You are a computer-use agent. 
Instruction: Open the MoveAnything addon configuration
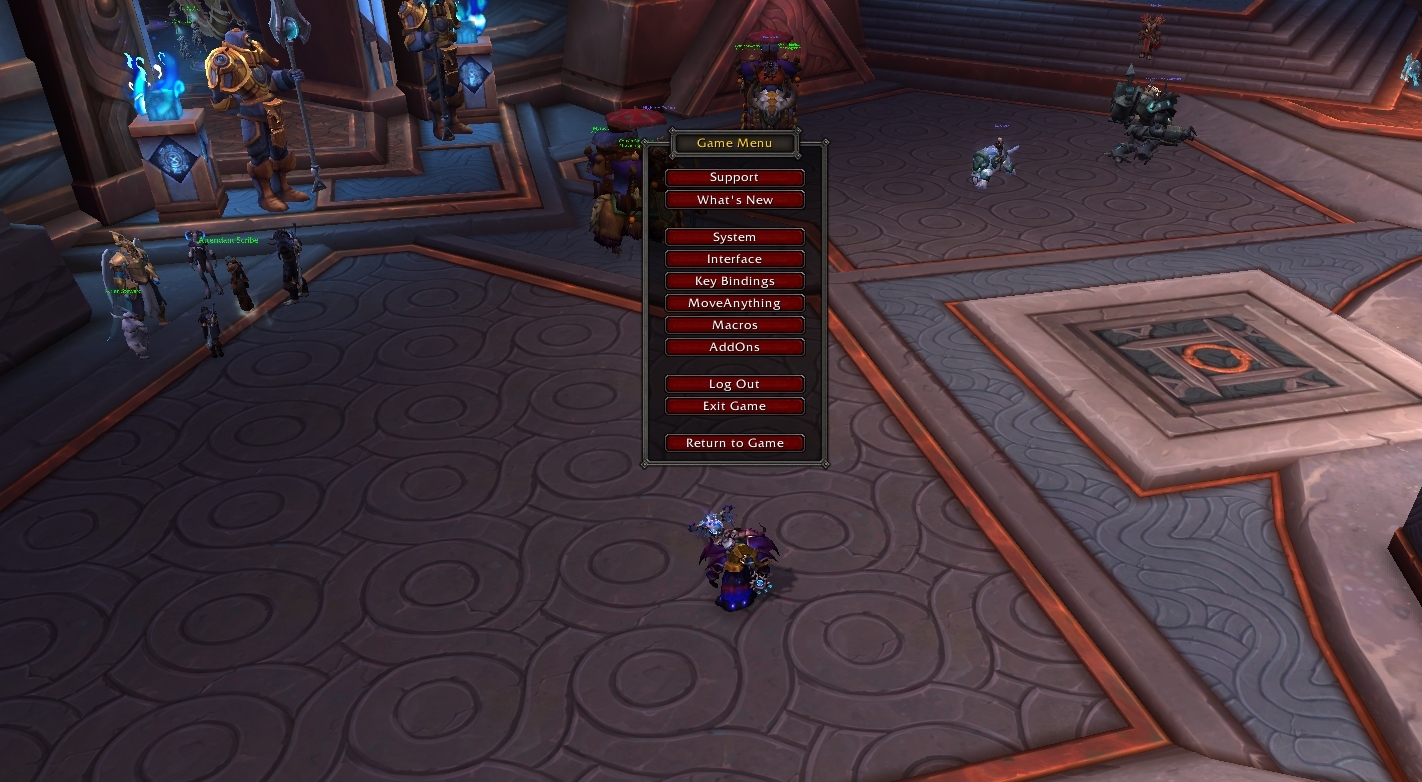tap(735, 302)
